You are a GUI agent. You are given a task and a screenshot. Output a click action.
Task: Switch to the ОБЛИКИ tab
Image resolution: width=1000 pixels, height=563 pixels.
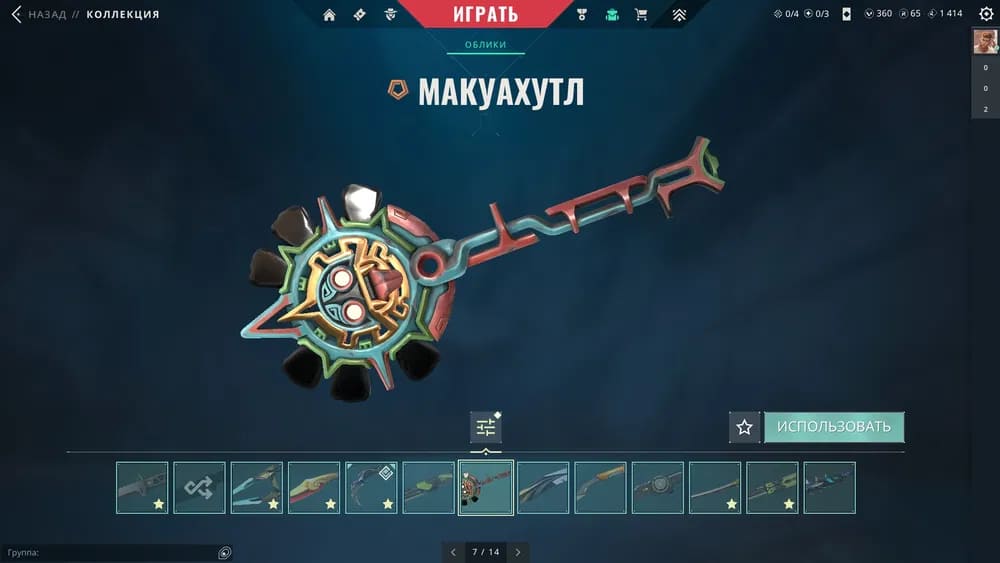click(485, 45)
